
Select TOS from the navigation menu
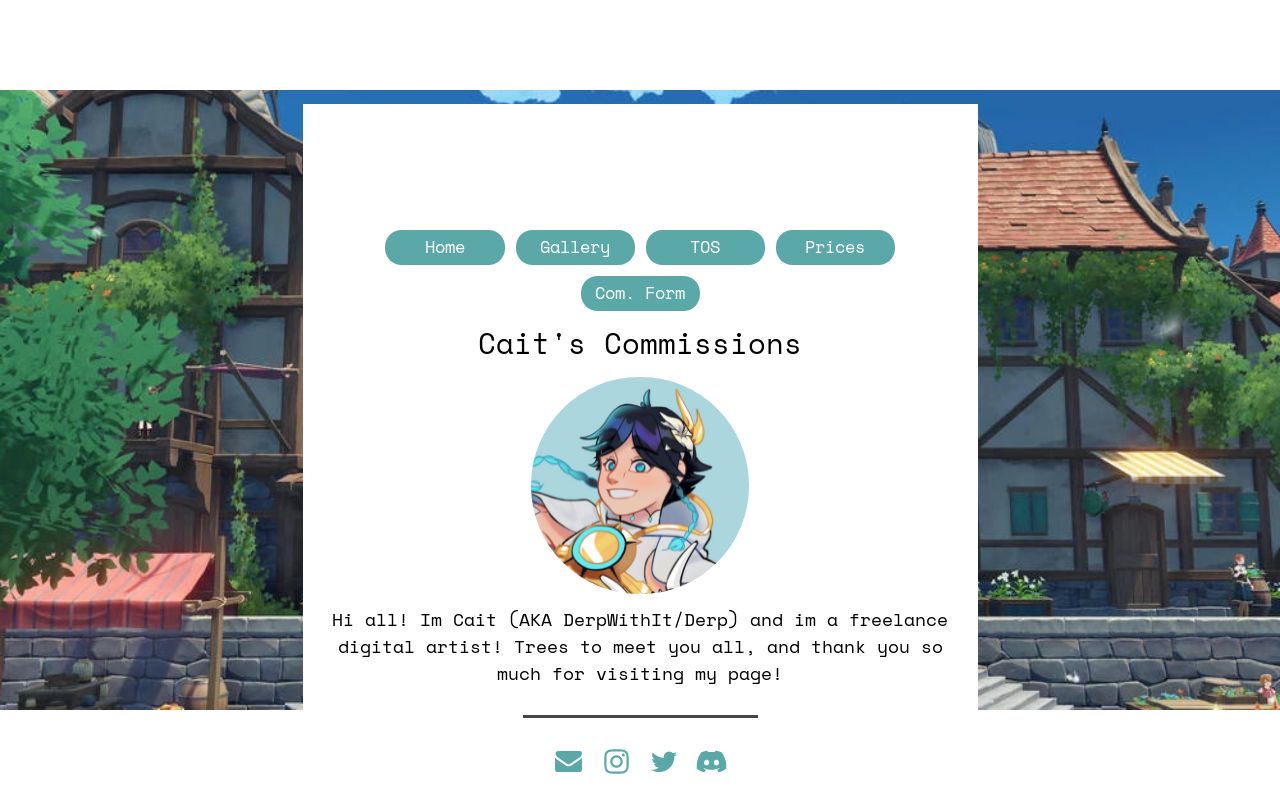(x=705, y=247)
